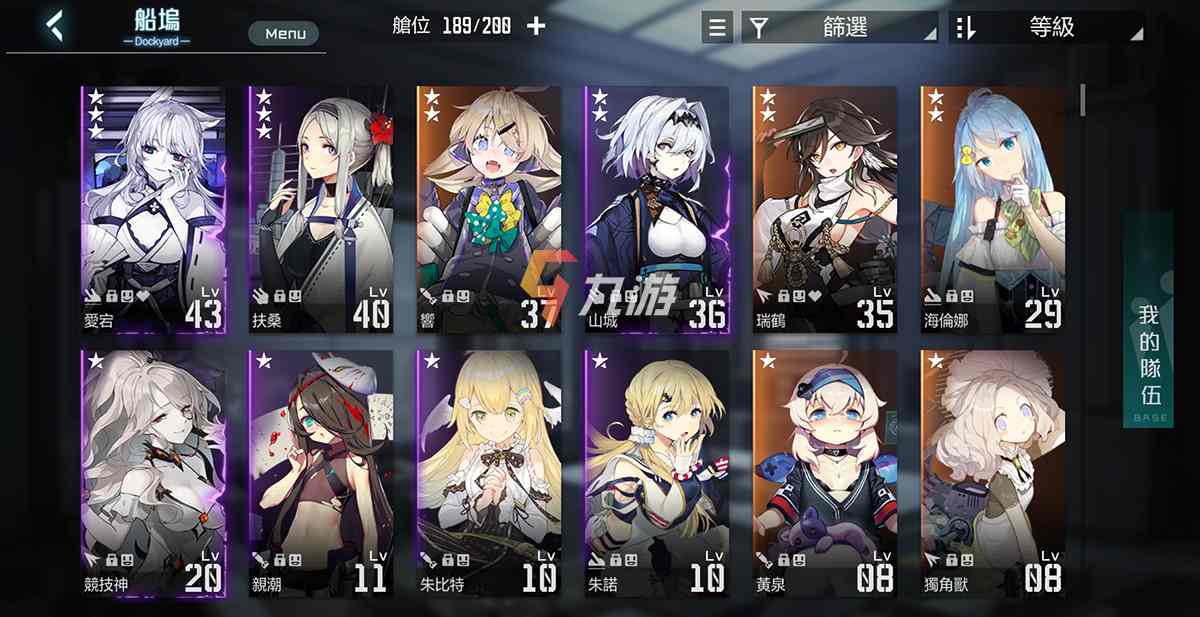Pick the 親潮 ship card

click(x=321, y=473)
